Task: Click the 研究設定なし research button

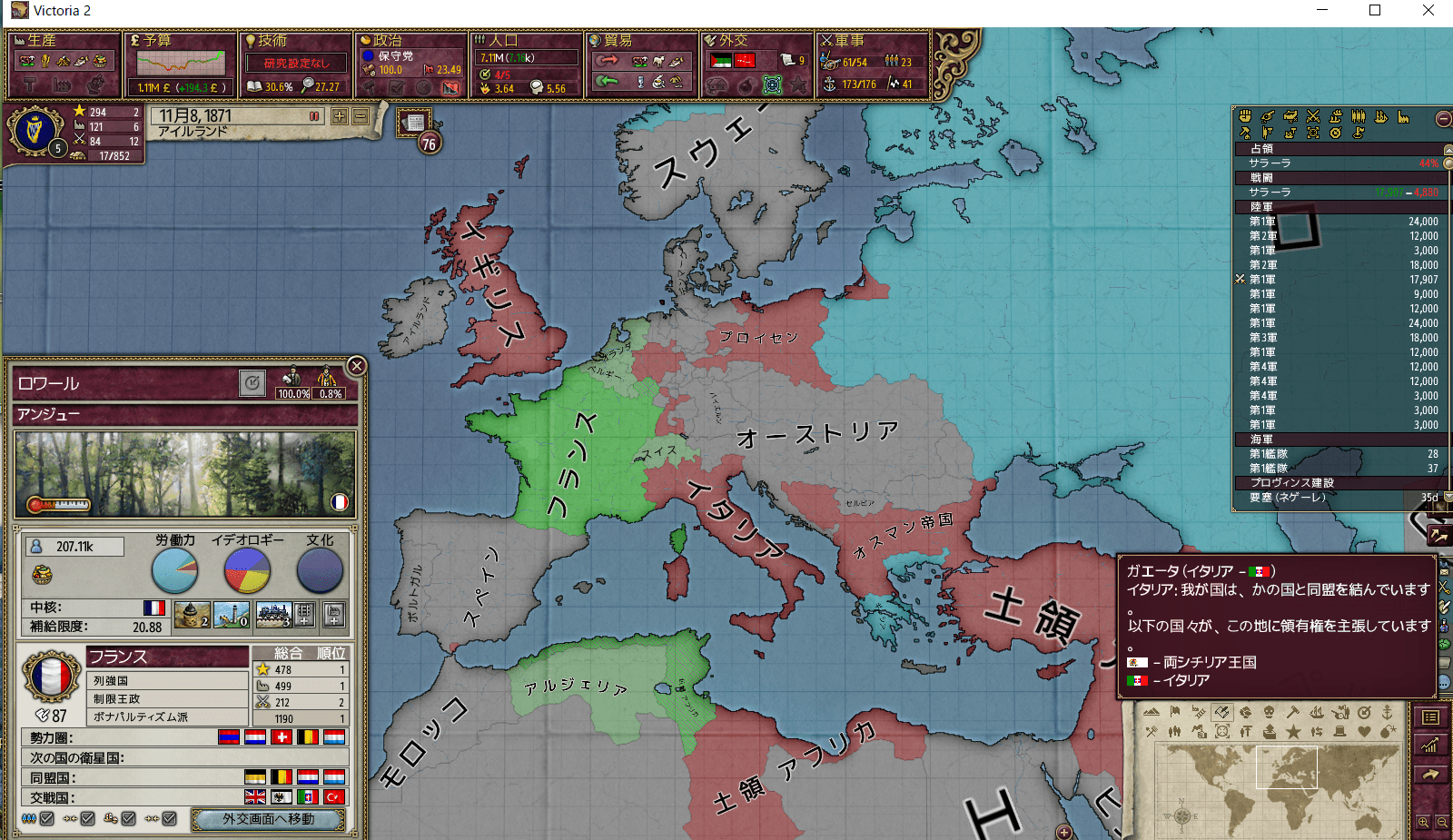Action: pyautogui.click(x=295, y=63)
